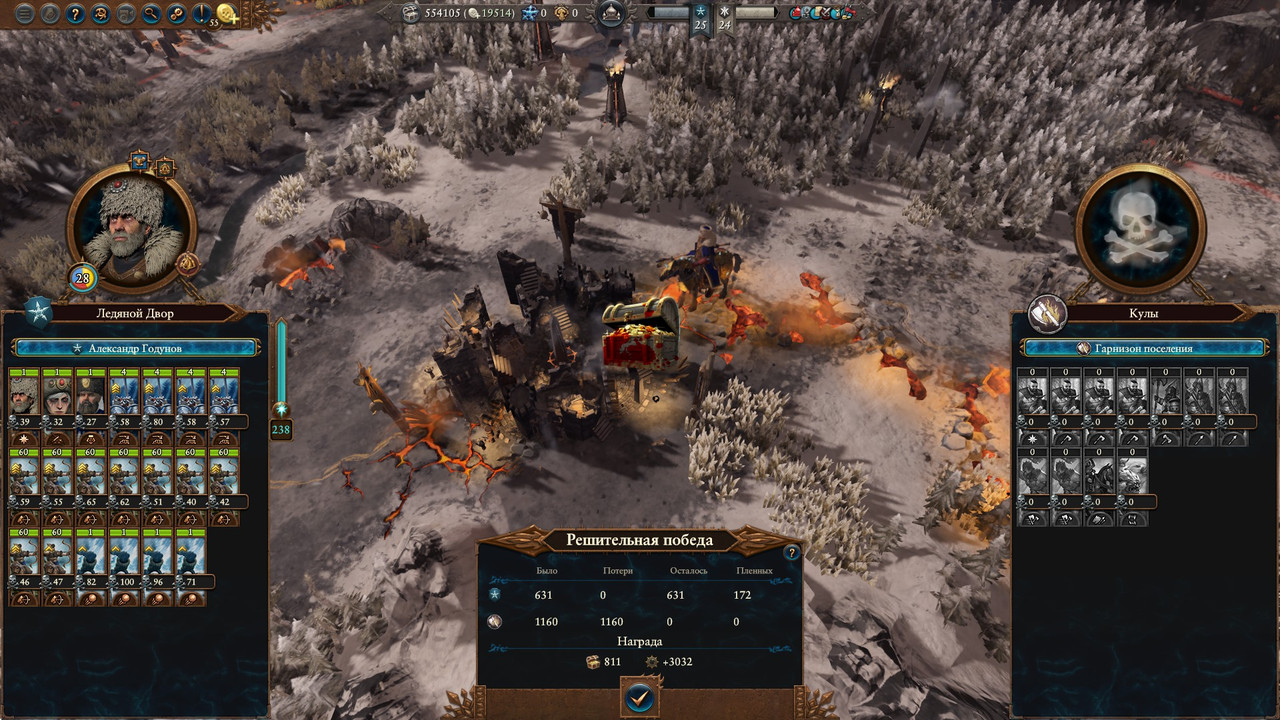Select Alexander Godunov's commander portrait

pos(131,228)
